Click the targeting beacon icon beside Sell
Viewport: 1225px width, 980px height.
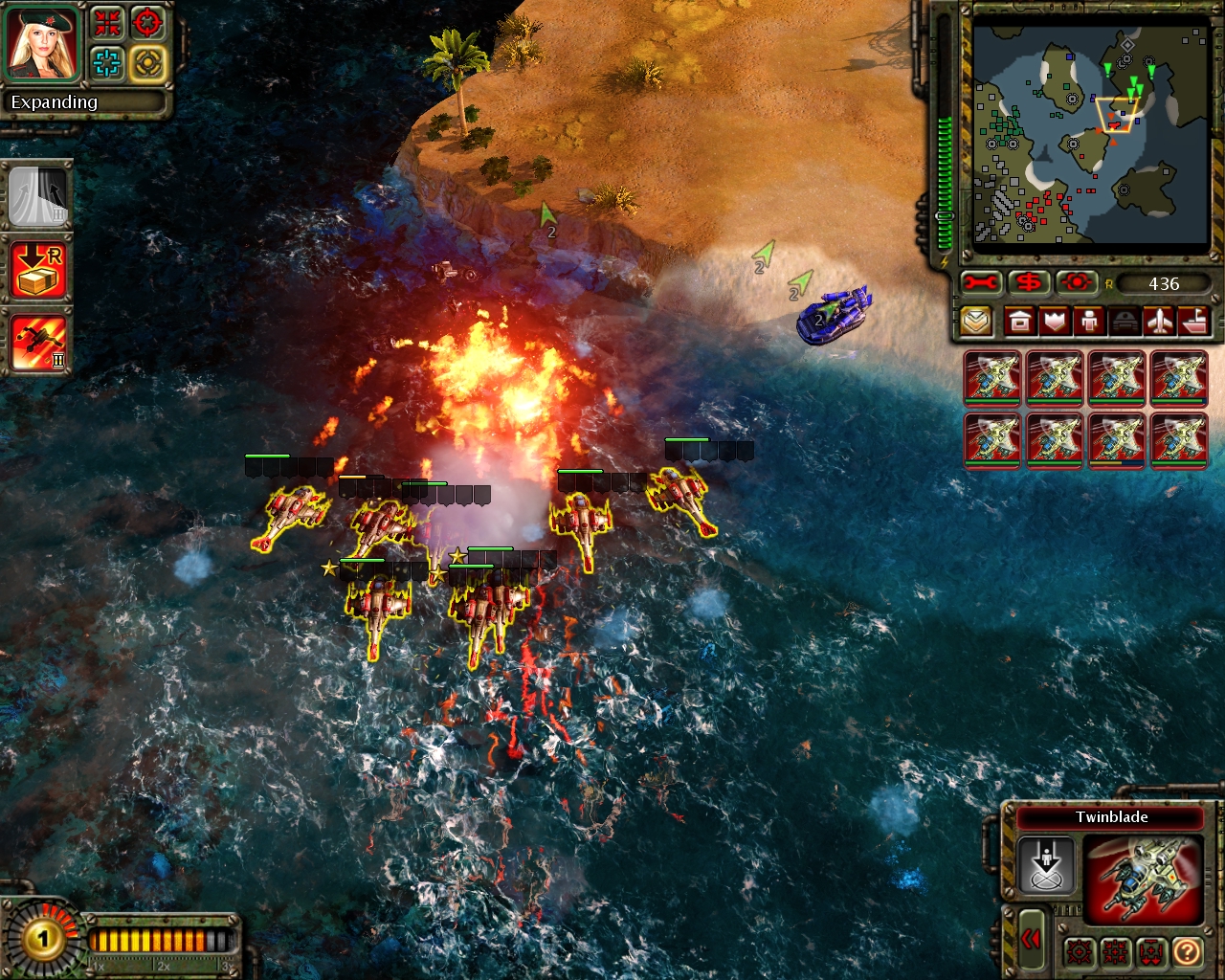pyautogui.click(x=1077, y=280)
